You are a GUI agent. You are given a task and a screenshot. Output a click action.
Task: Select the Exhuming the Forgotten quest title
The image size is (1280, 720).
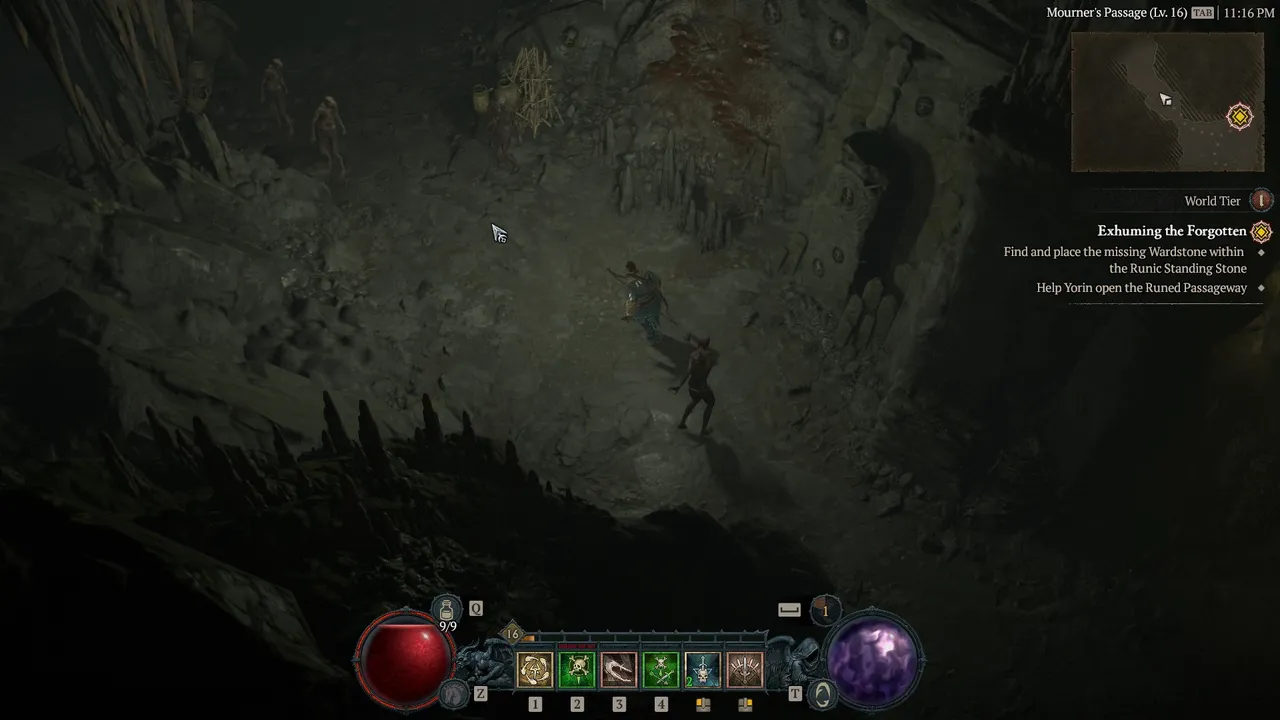(1171, 231)
